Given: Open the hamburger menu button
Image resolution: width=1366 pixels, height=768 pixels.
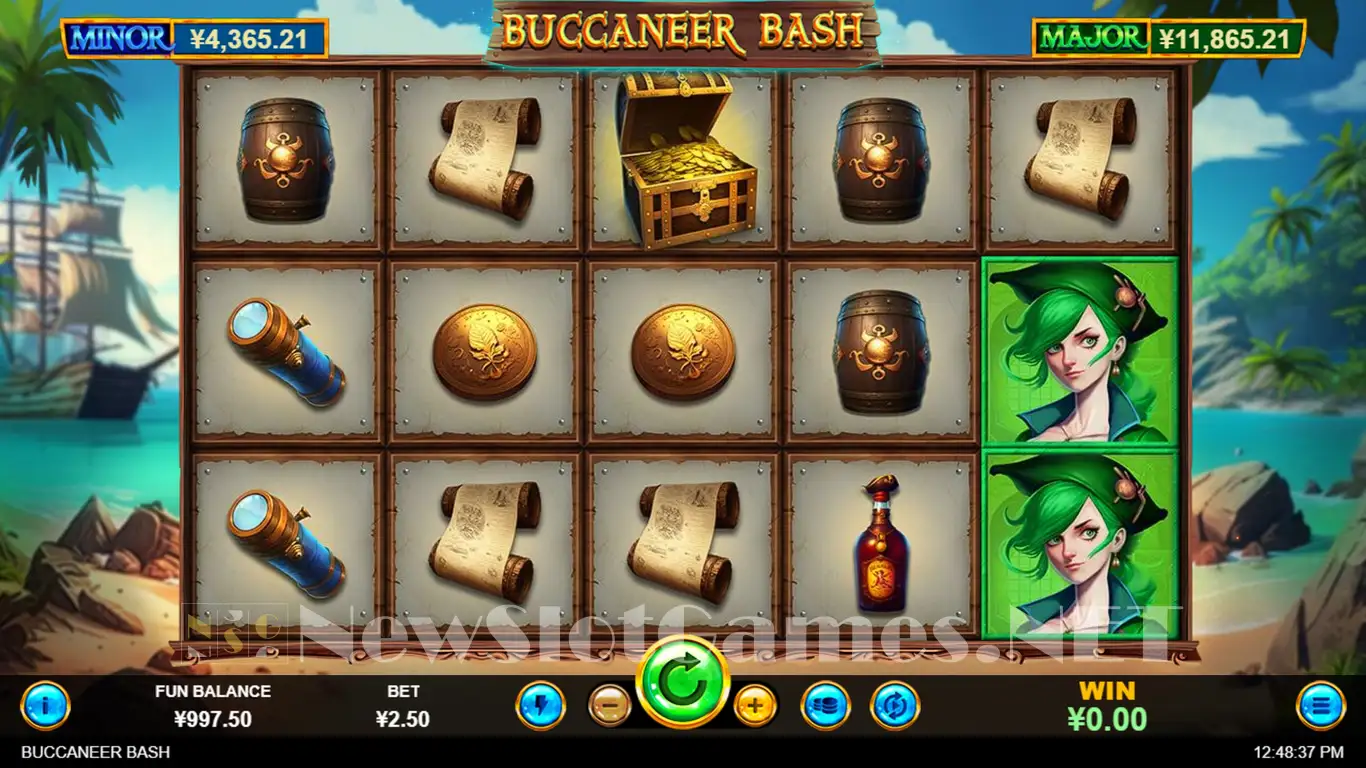Looking at the screenshot, I should 1320,706.
